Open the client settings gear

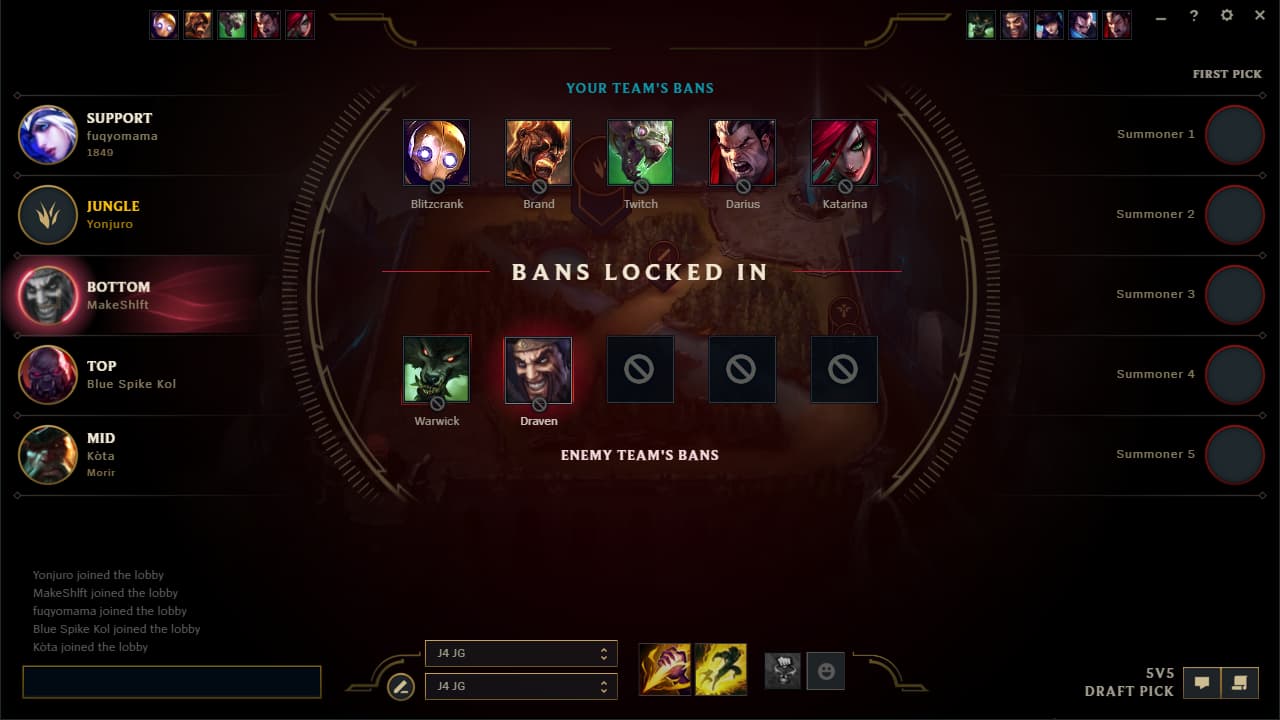[1226, 15]
